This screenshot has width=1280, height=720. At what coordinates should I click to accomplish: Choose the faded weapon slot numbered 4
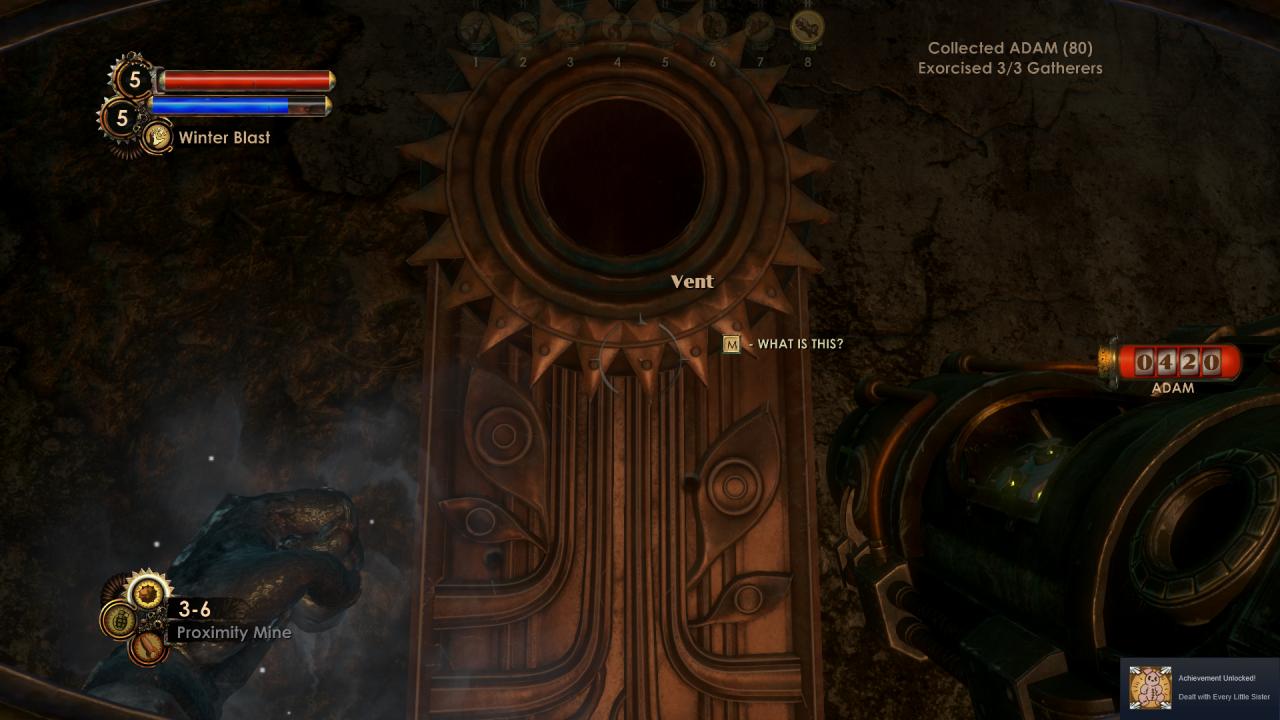click(x=617, y=28)
